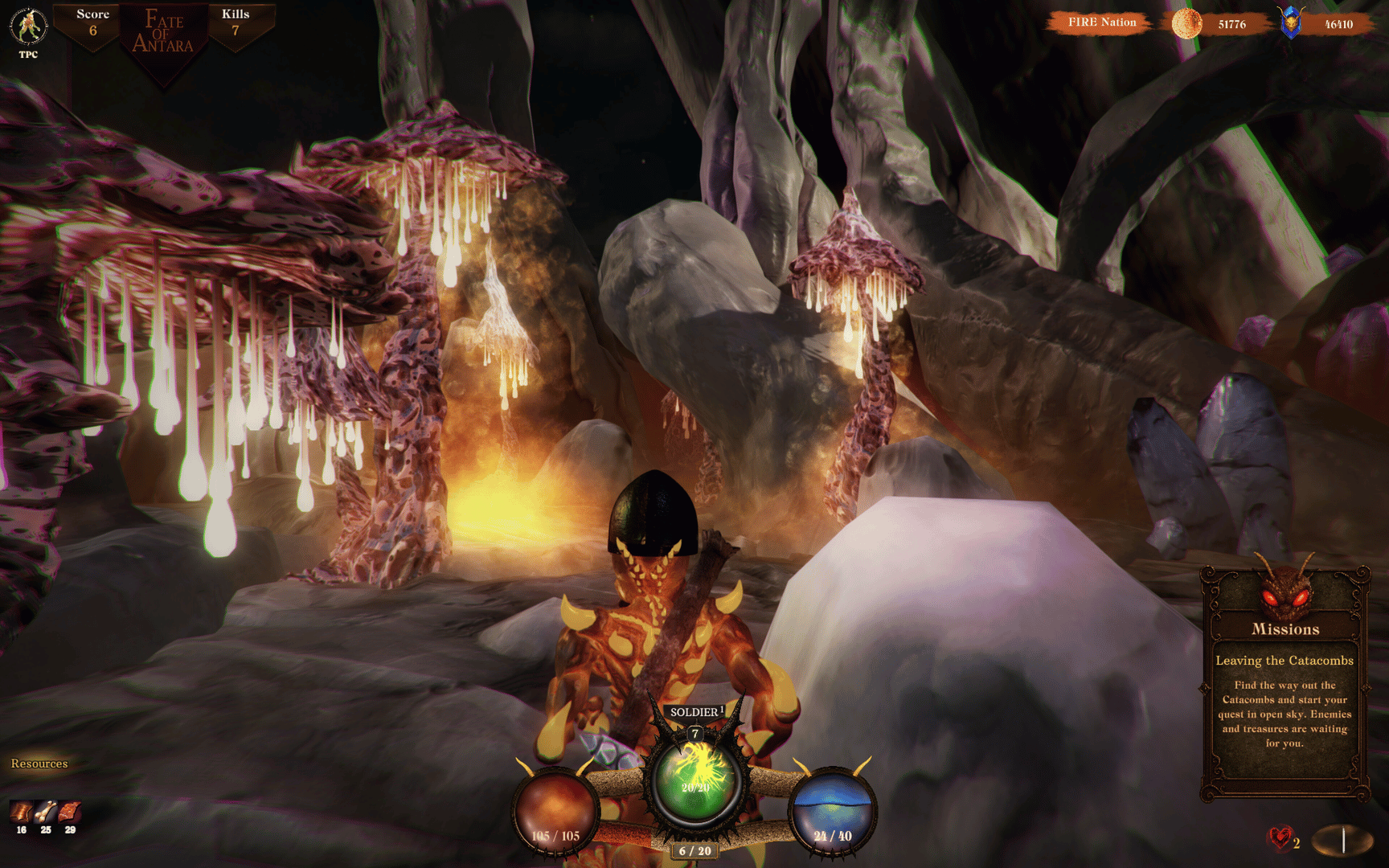
Task: Click the Fate of Antara logo
Action: click(x=163, y=34)
